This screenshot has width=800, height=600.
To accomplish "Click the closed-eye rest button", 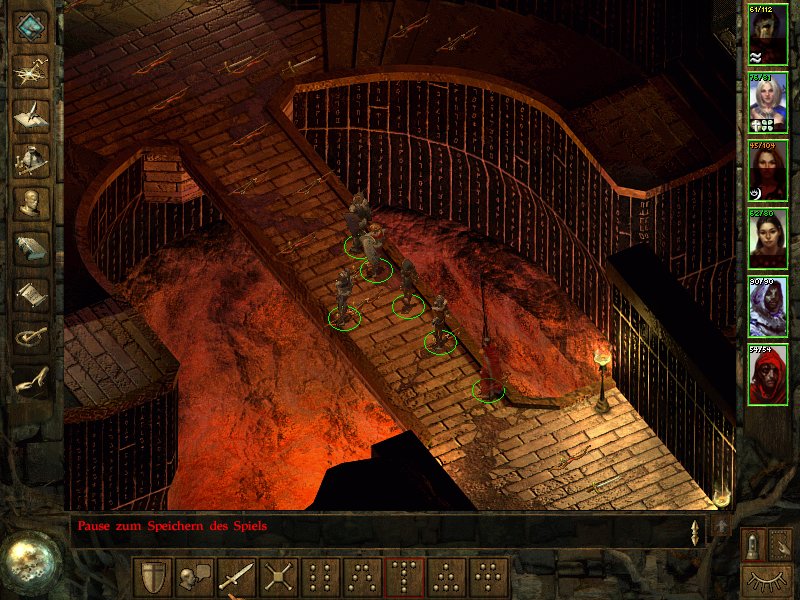I will click(766, 578).
